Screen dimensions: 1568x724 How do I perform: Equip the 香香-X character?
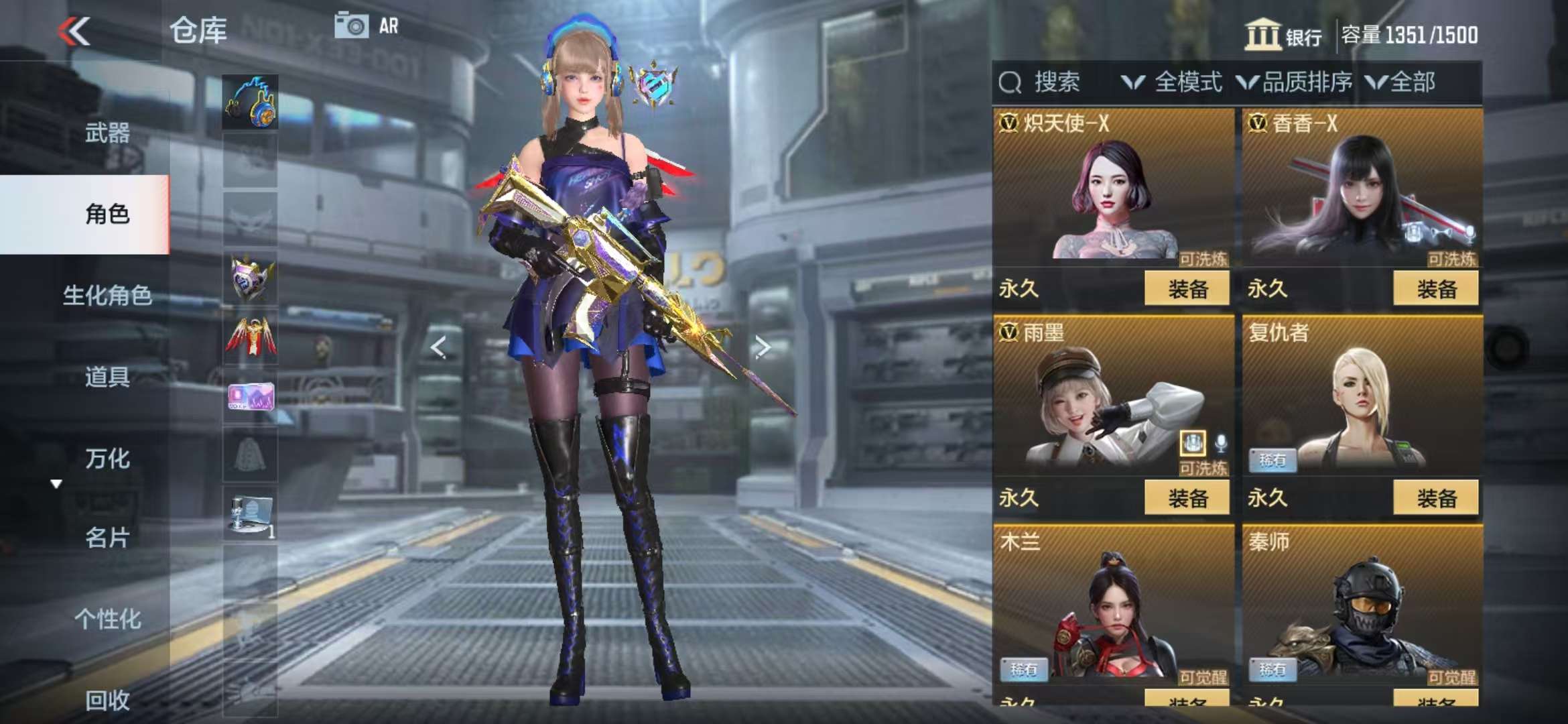tap(1436, 289)
